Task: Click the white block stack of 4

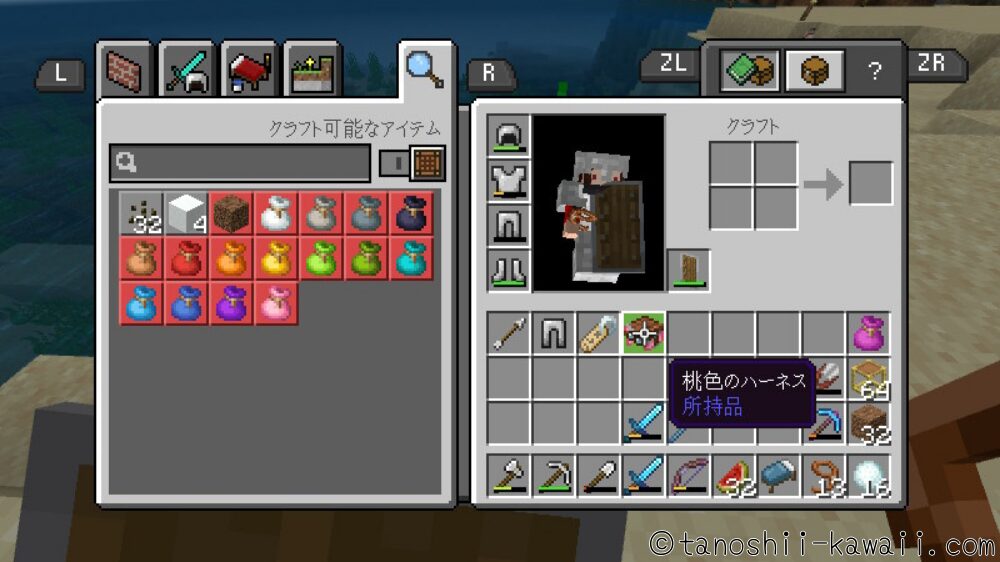Action: [185, 213]
